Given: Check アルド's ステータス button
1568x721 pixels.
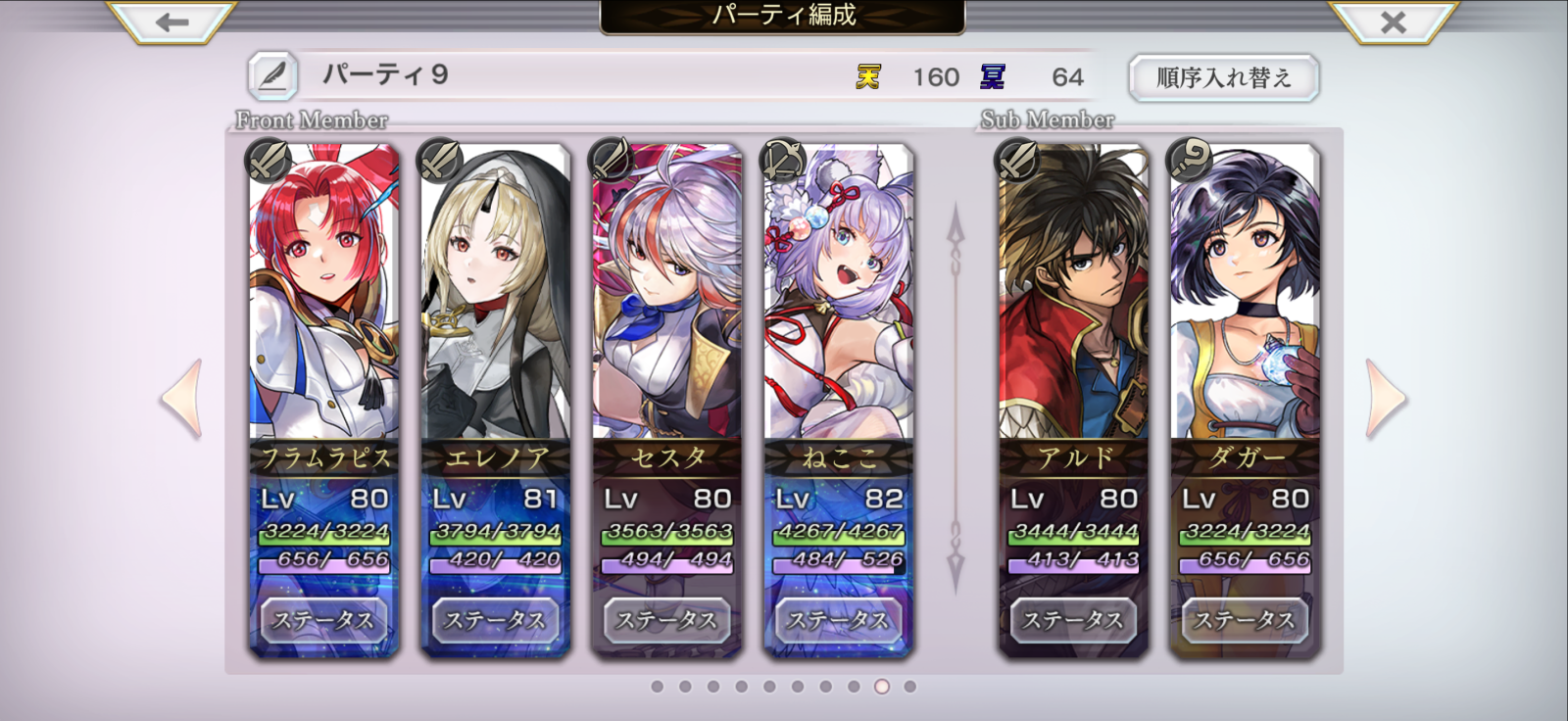Looking at the screenshot, I should (1073, 620).
